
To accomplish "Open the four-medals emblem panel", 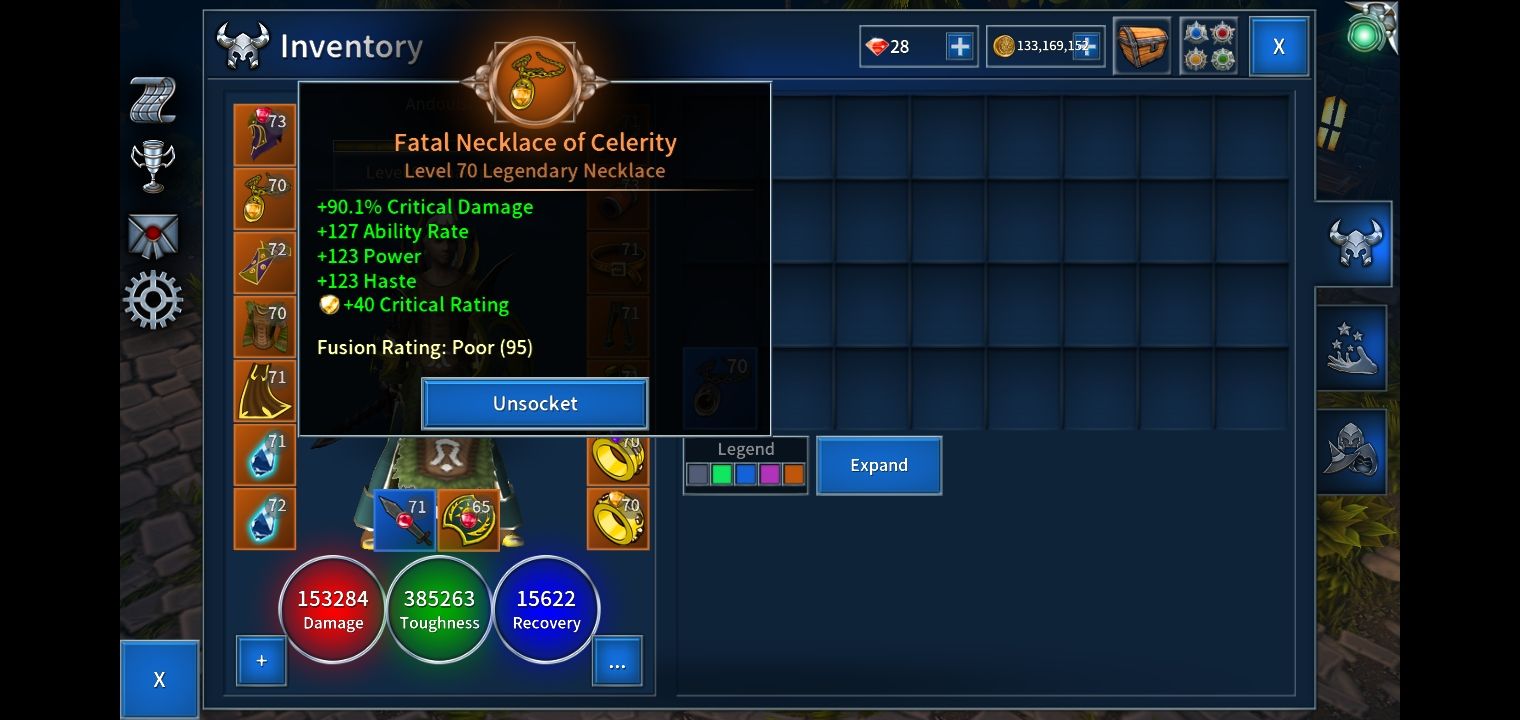I will coord(1209,45).
